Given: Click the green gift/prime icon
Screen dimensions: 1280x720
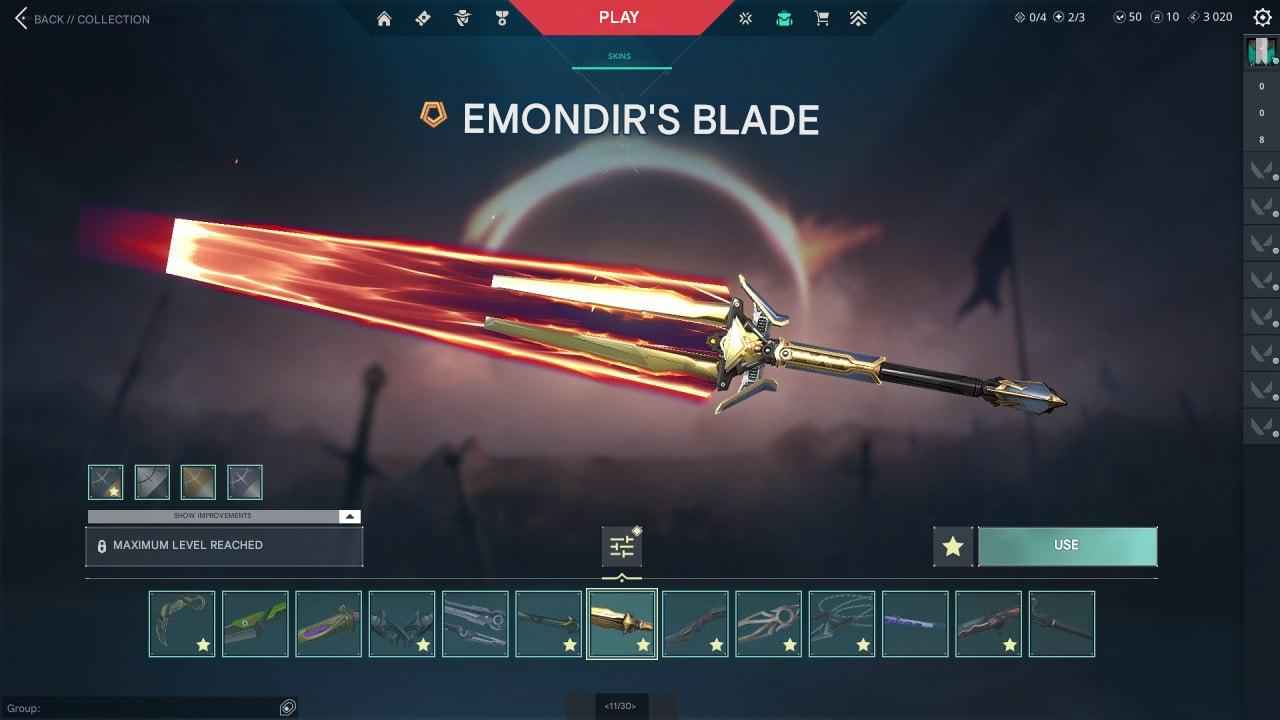Looking at the screenshot, I should [x=784, y=17].
